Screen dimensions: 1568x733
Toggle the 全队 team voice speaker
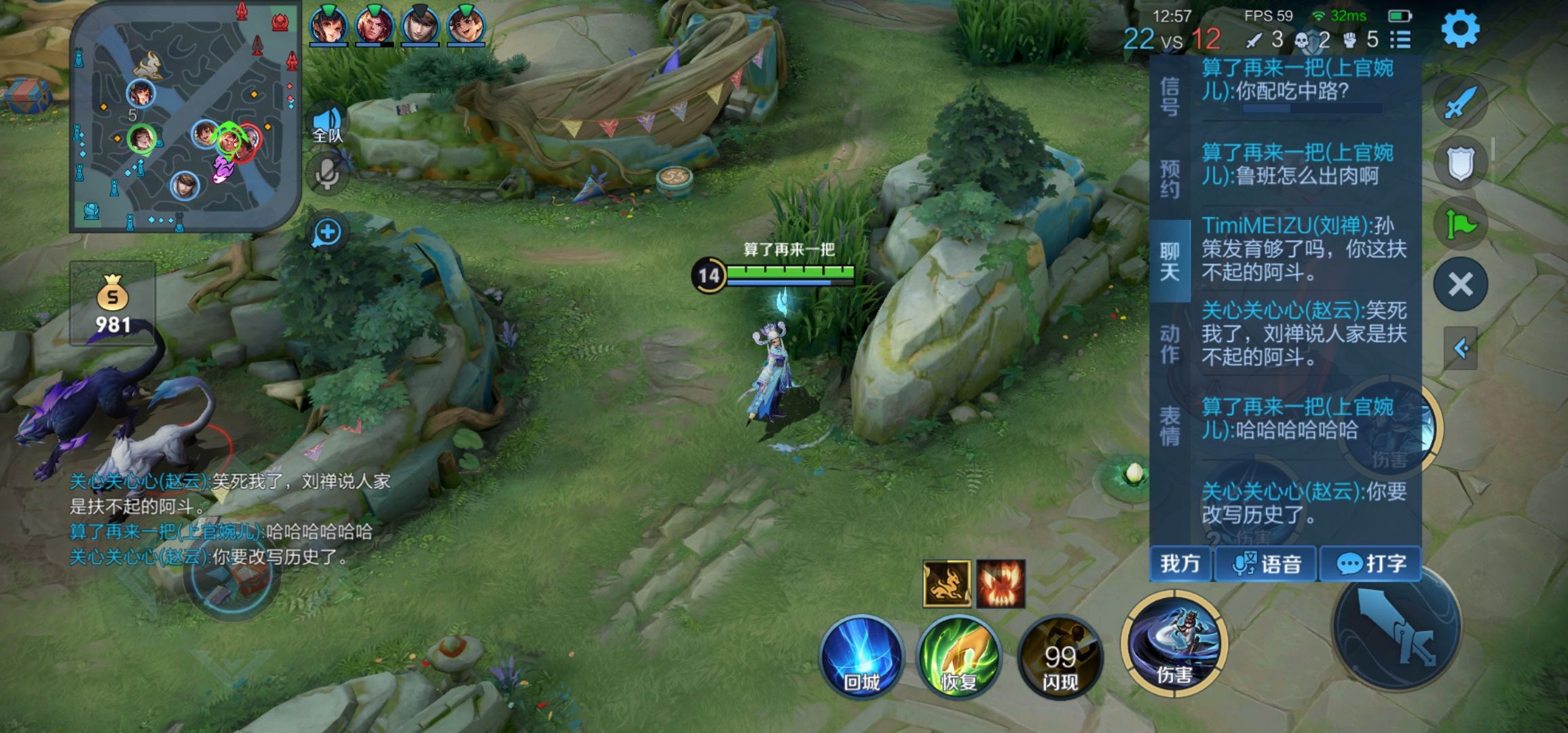[327, 126]
